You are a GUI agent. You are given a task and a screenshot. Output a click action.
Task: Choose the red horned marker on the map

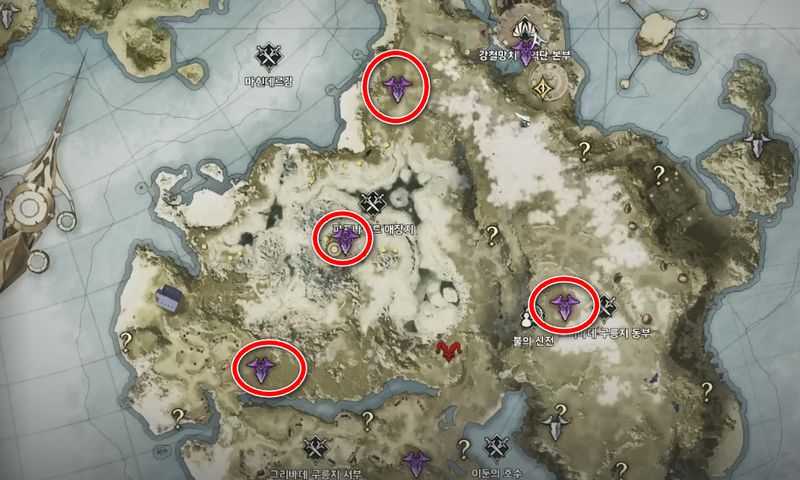tap(448, 351)
